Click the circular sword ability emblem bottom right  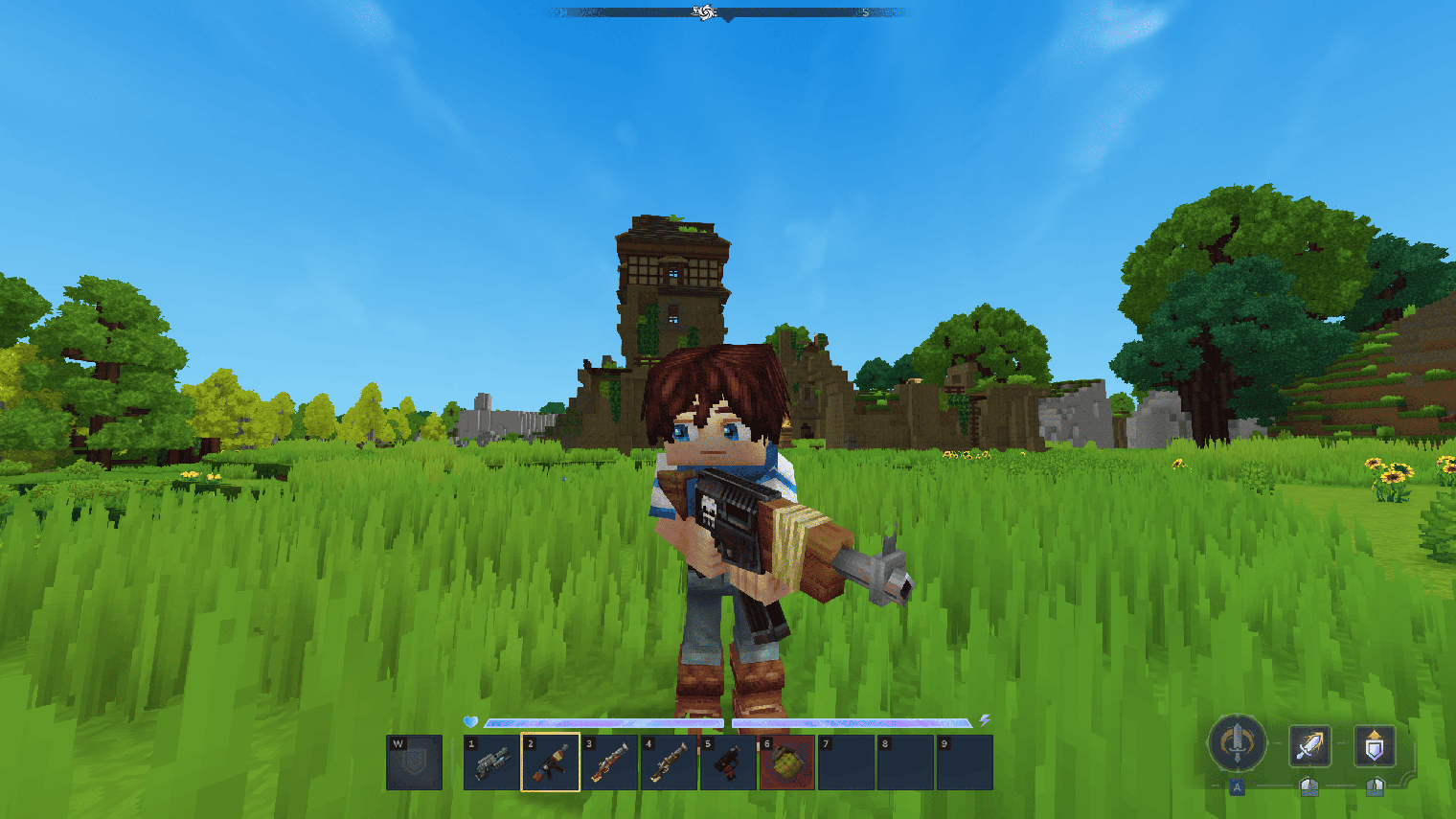1236,745
